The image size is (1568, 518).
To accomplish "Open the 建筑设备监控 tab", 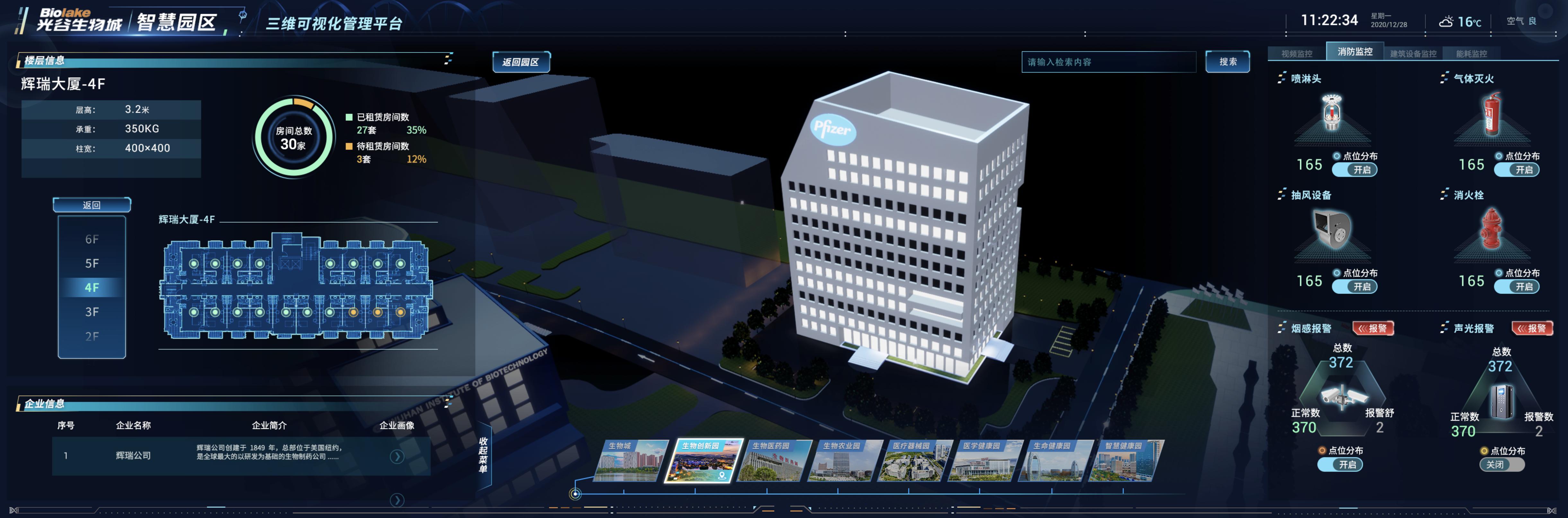I will point(1413,54).
